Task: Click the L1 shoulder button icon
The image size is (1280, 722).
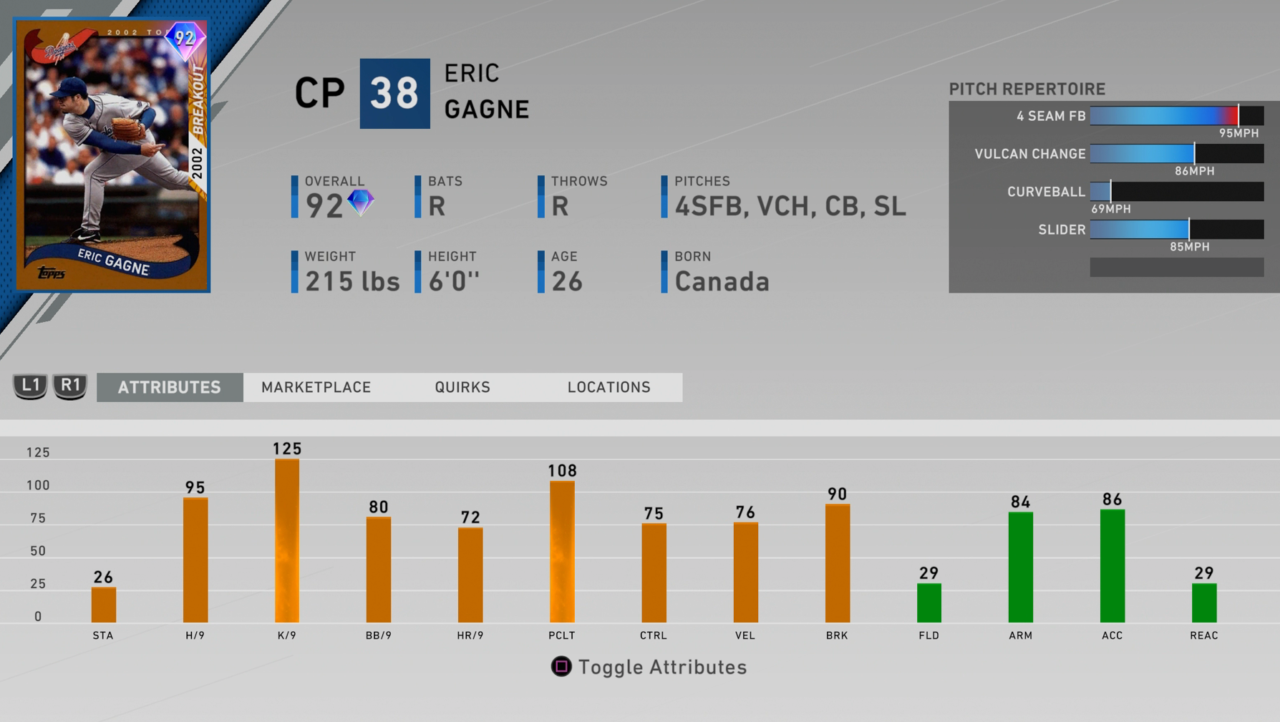Action: [x=29, y=386]
